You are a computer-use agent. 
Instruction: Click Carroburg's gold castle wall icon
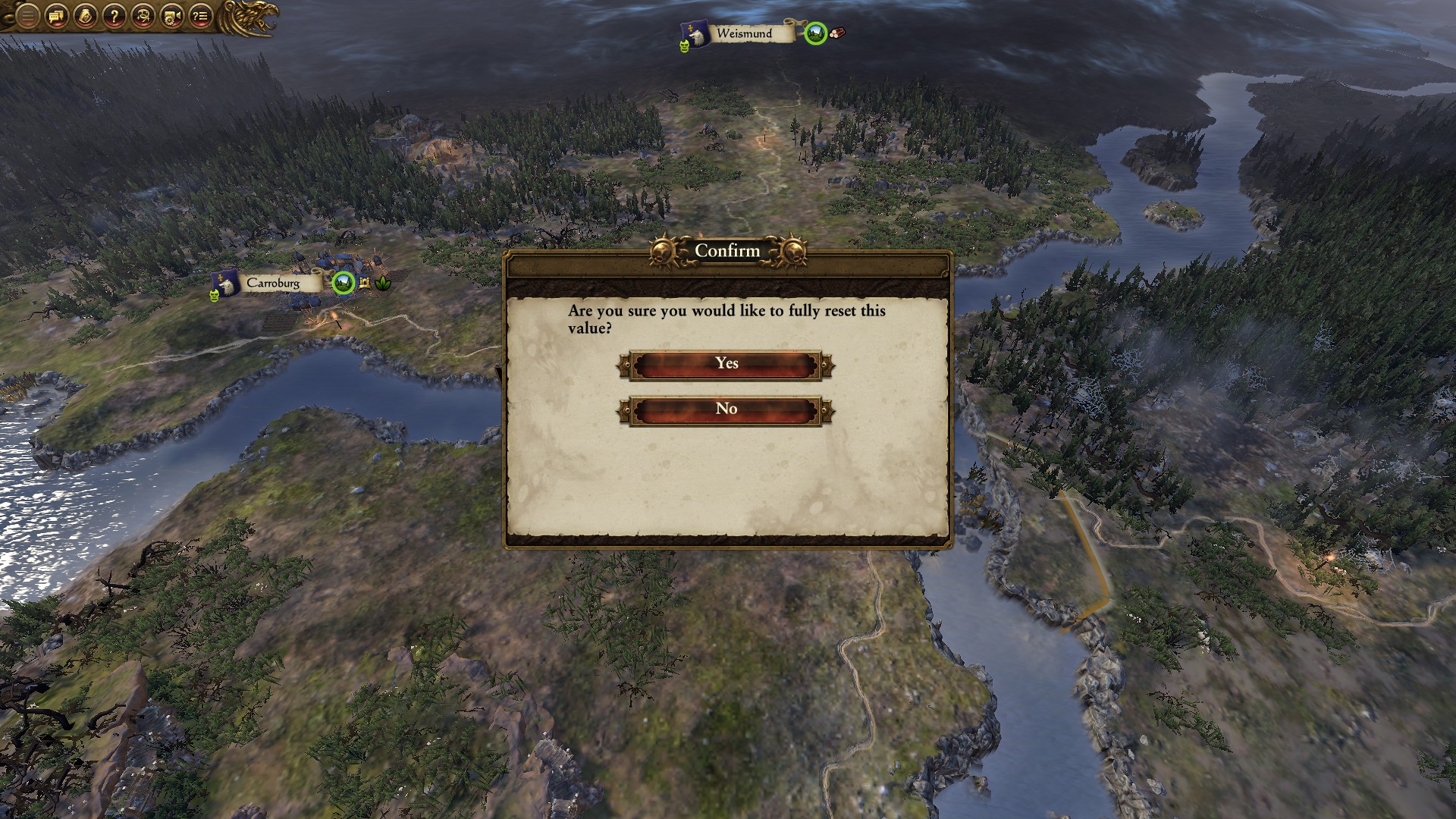pyautogui.click(x=365, y=284)
